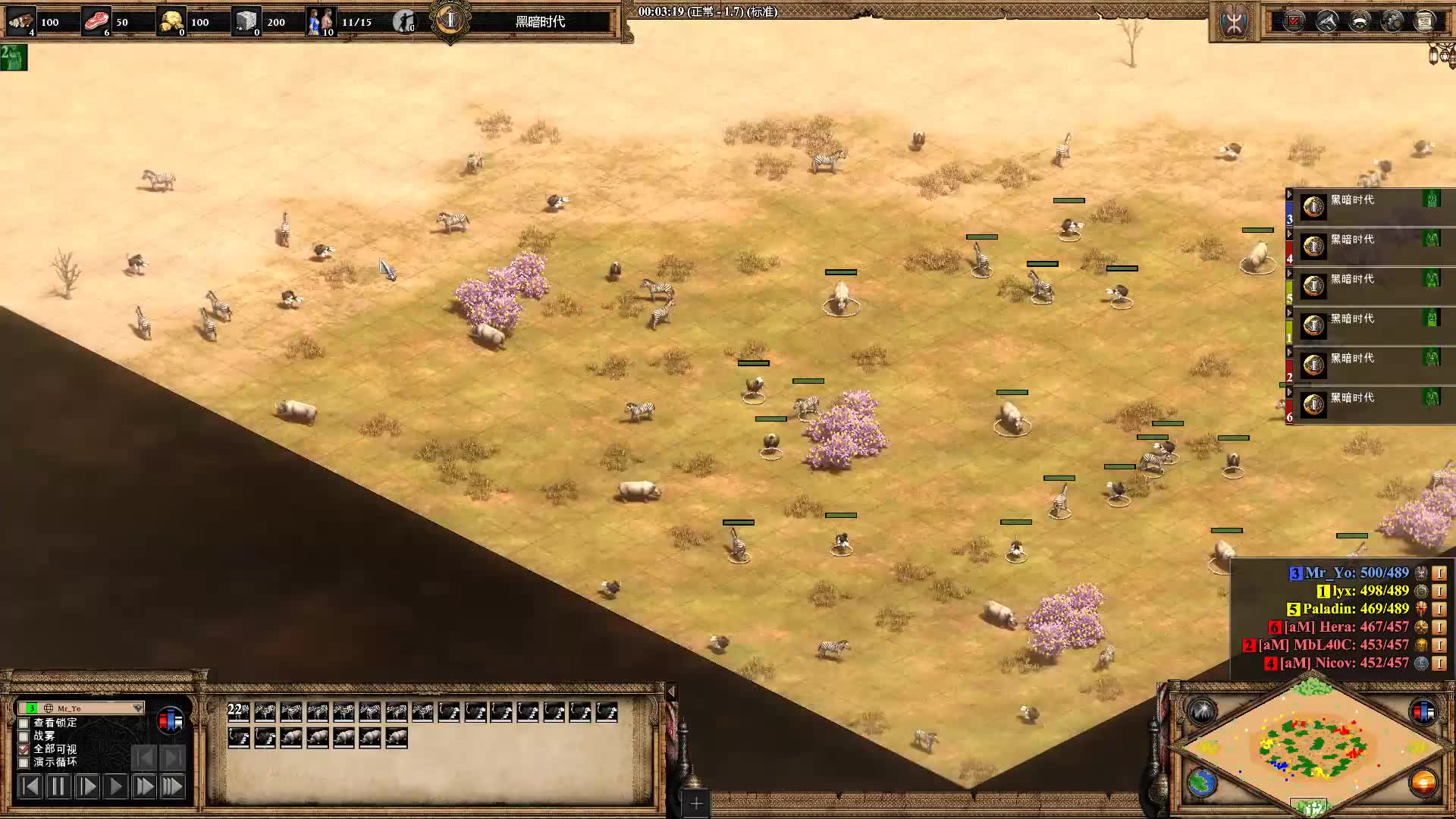
Task: Pause the replay playback
Action: click(x=58, y=786)
